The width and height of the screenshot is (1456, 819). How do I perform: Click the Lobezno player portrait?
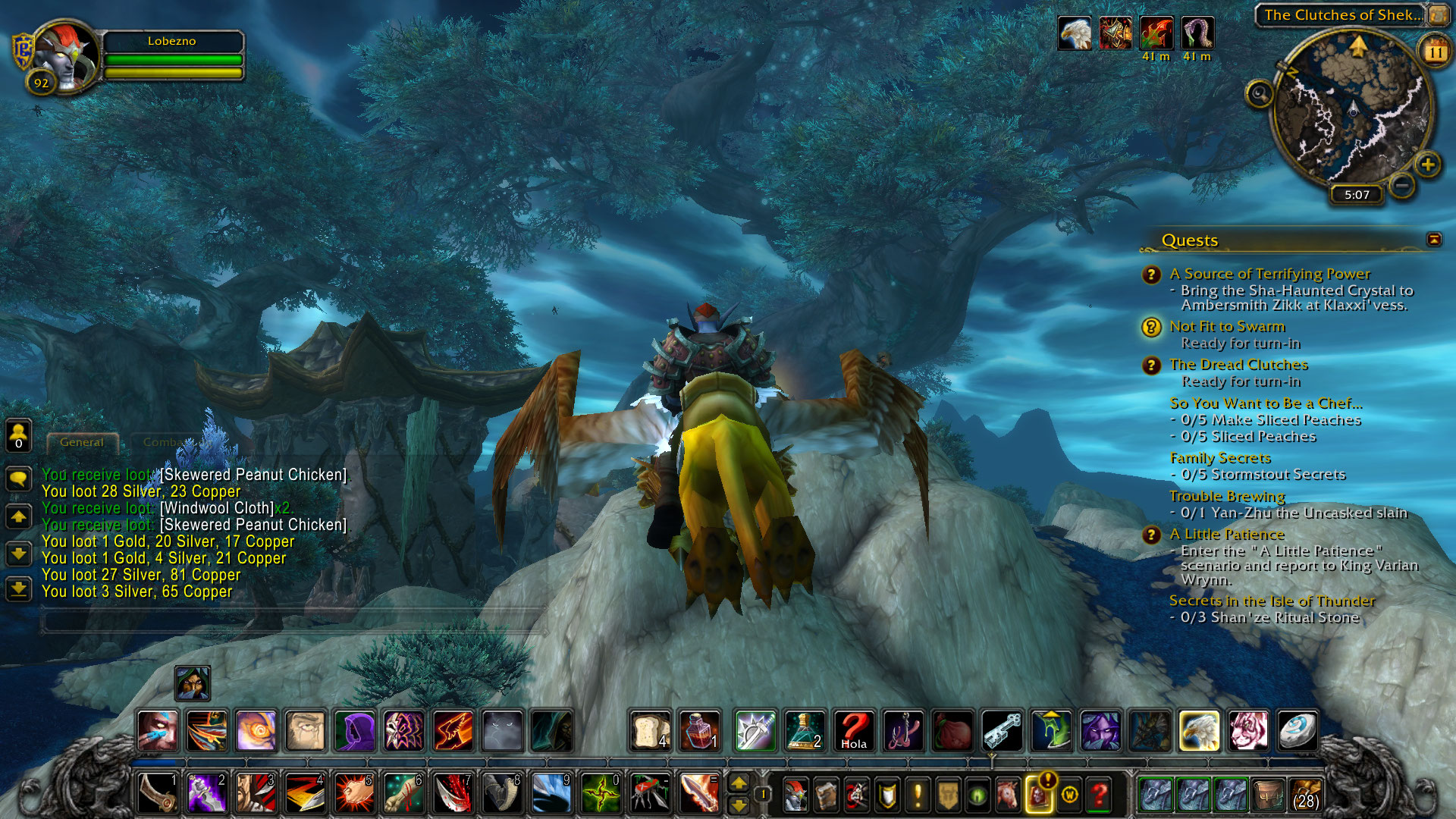pyautogui.click(x=66, y=58)
